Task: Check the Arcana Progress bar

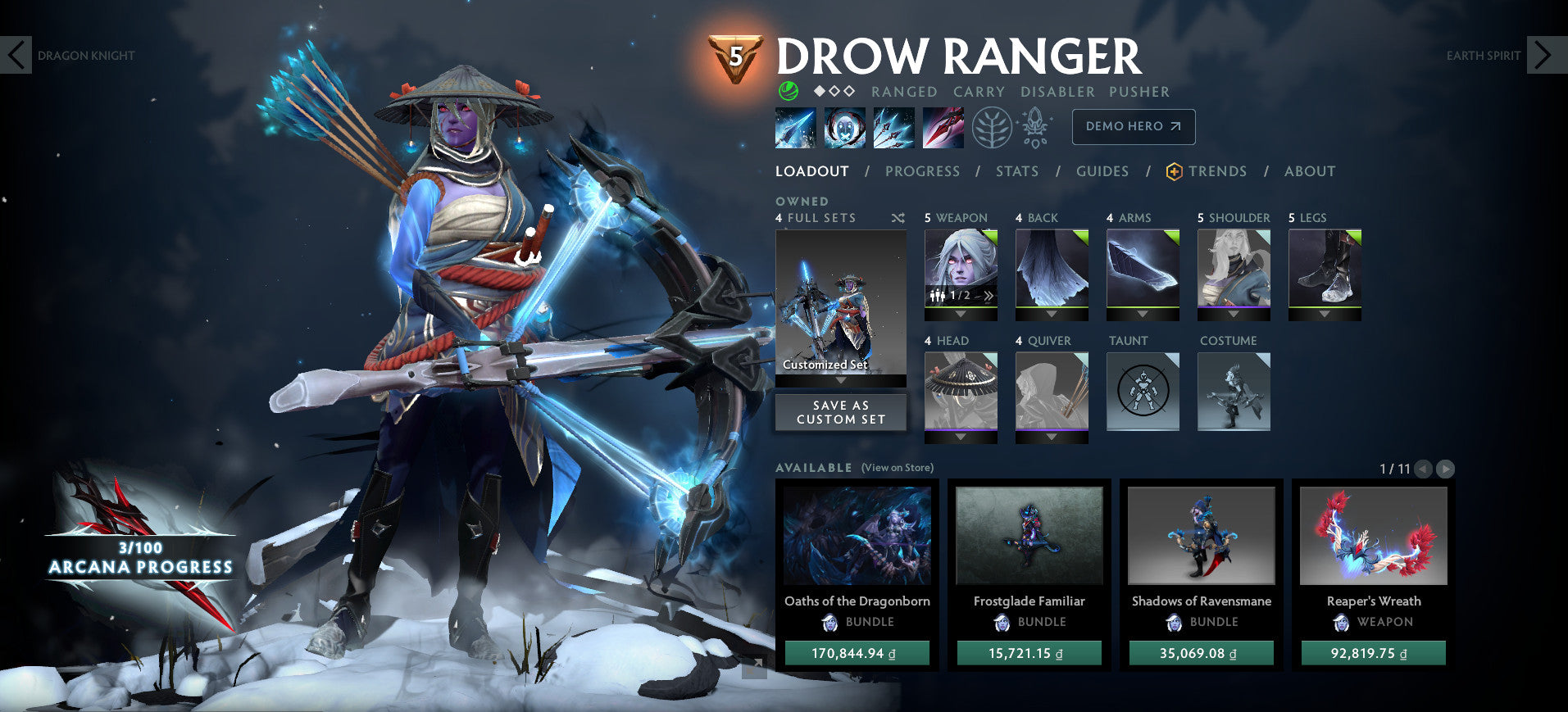Action: click(x=139, y=557)
